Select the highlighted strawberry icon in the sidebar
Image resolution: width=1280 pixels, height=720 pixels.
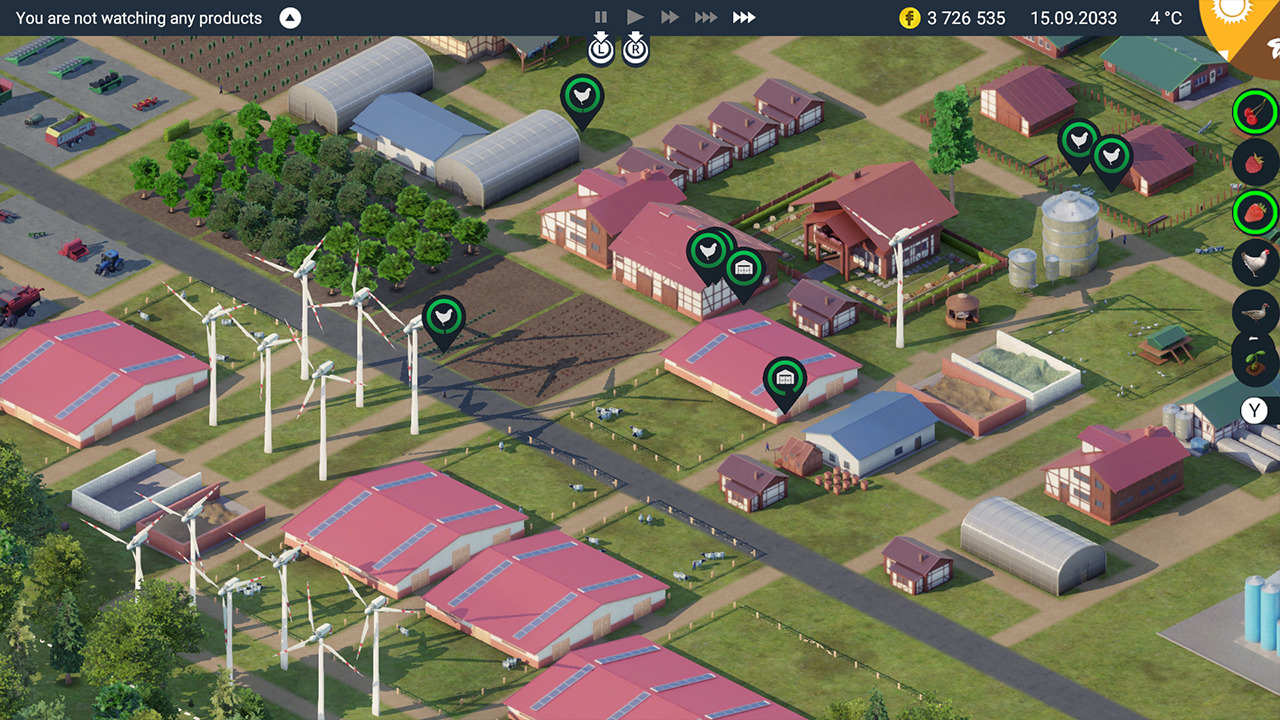[x=1254, y=212]
